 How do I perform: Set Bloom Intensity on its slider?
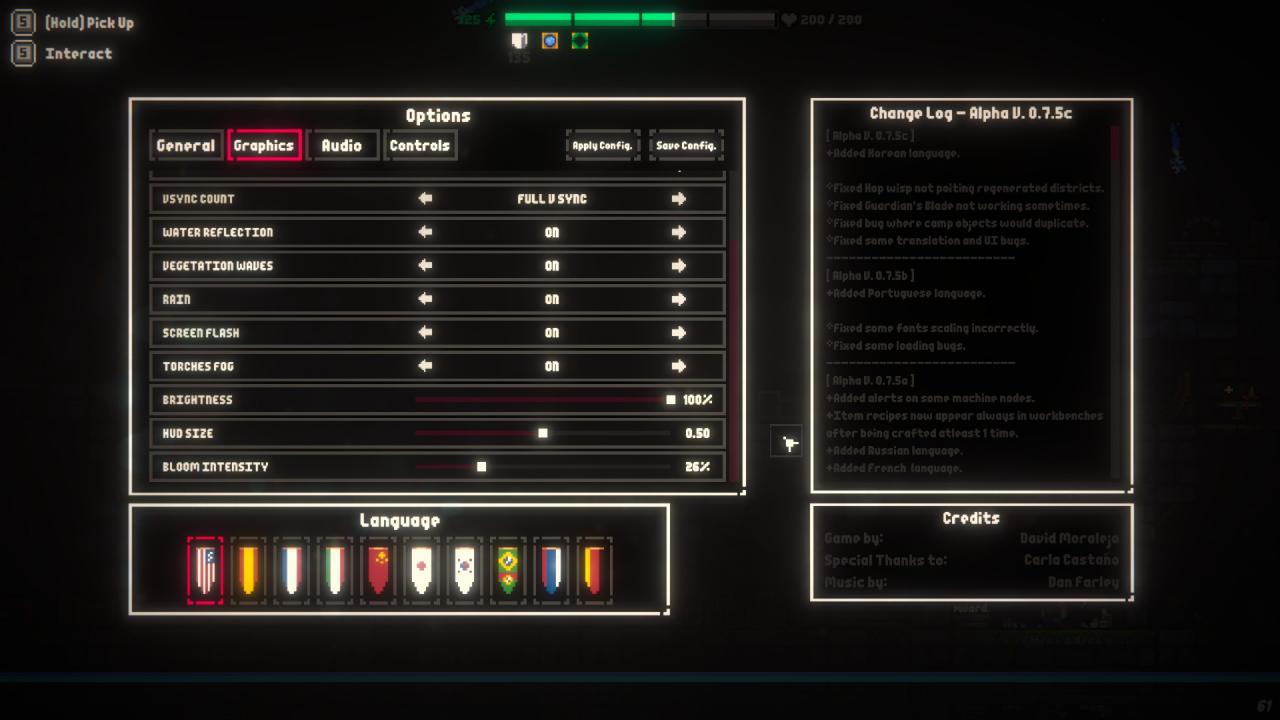point(482,467)
